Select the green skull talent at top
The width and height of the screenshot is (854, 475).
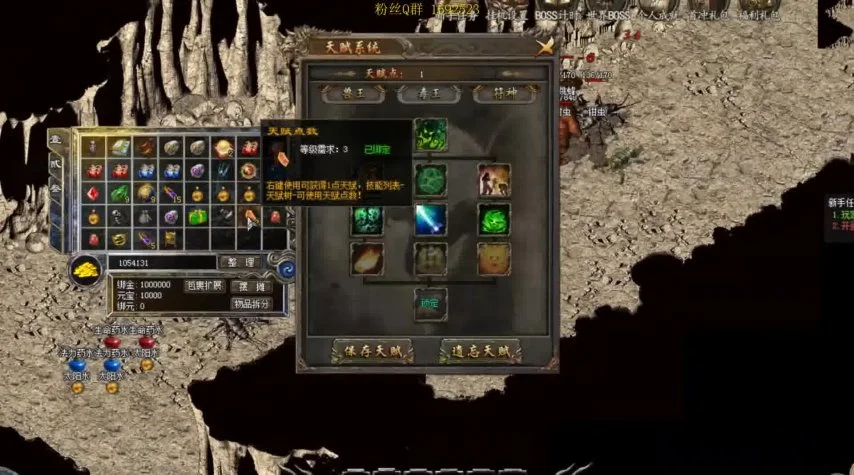430,134
